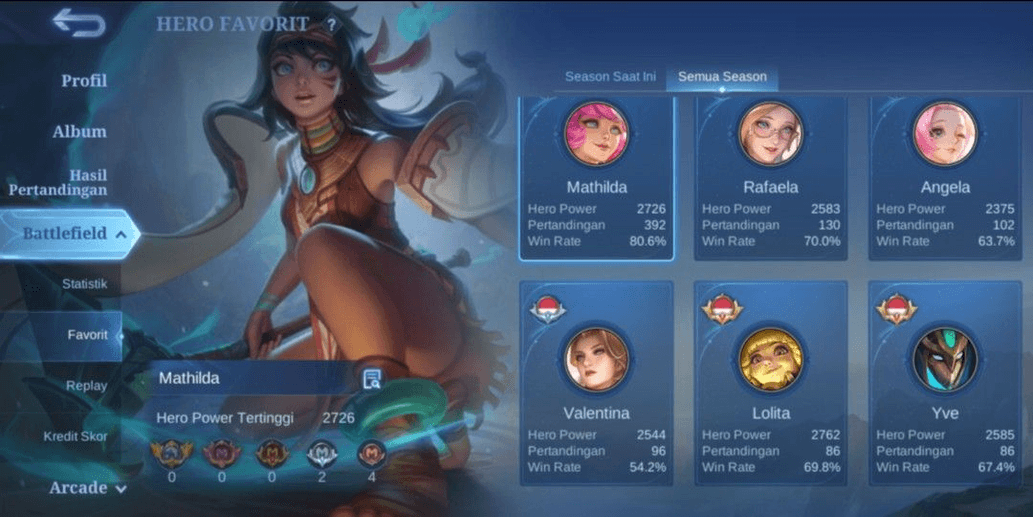View the Kredit Skor page
1033x517 pixels.
tap(75, 437)
